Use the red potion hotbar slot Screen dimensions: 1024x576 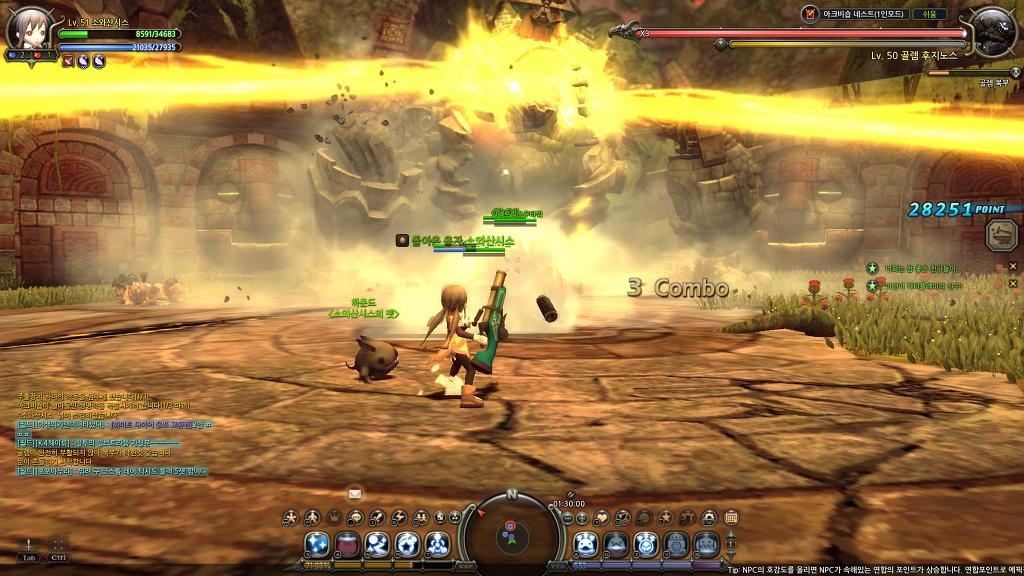click(x=348, y=543)
